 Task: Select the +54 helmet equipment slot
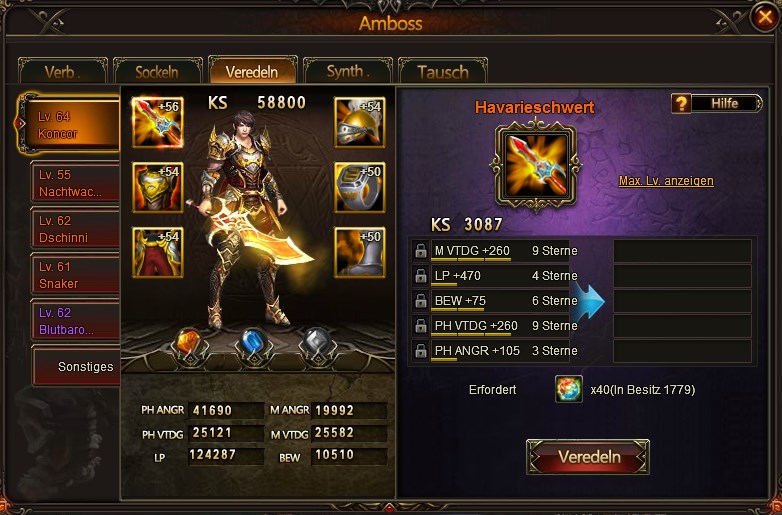pos(359,123)
